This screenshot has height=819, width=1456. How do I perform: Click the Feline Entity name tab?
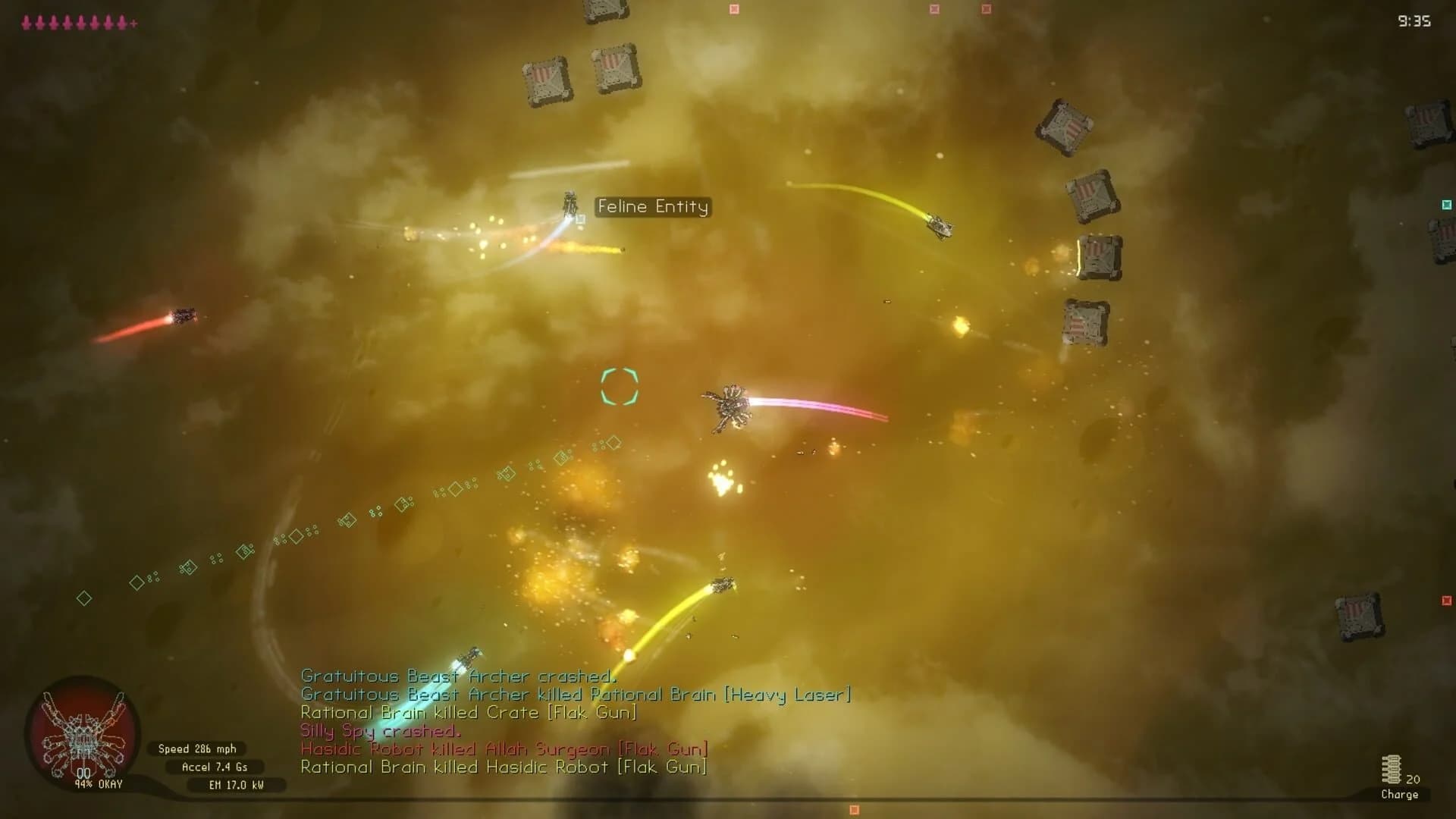point(653,206)
